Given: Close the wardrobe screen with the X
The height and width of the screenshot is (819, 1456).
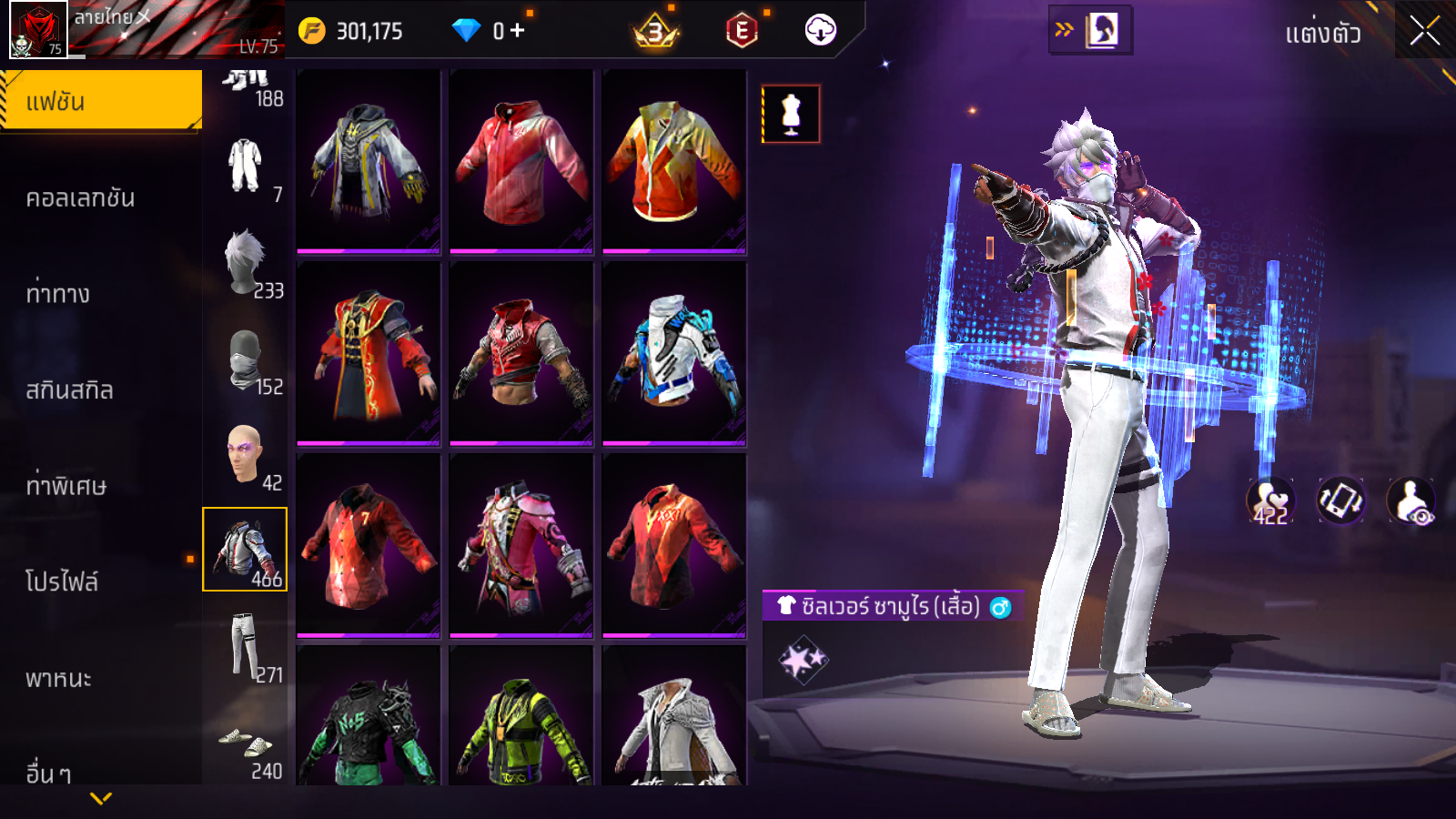Looking at the screenshot, I should click(1424, 31).
